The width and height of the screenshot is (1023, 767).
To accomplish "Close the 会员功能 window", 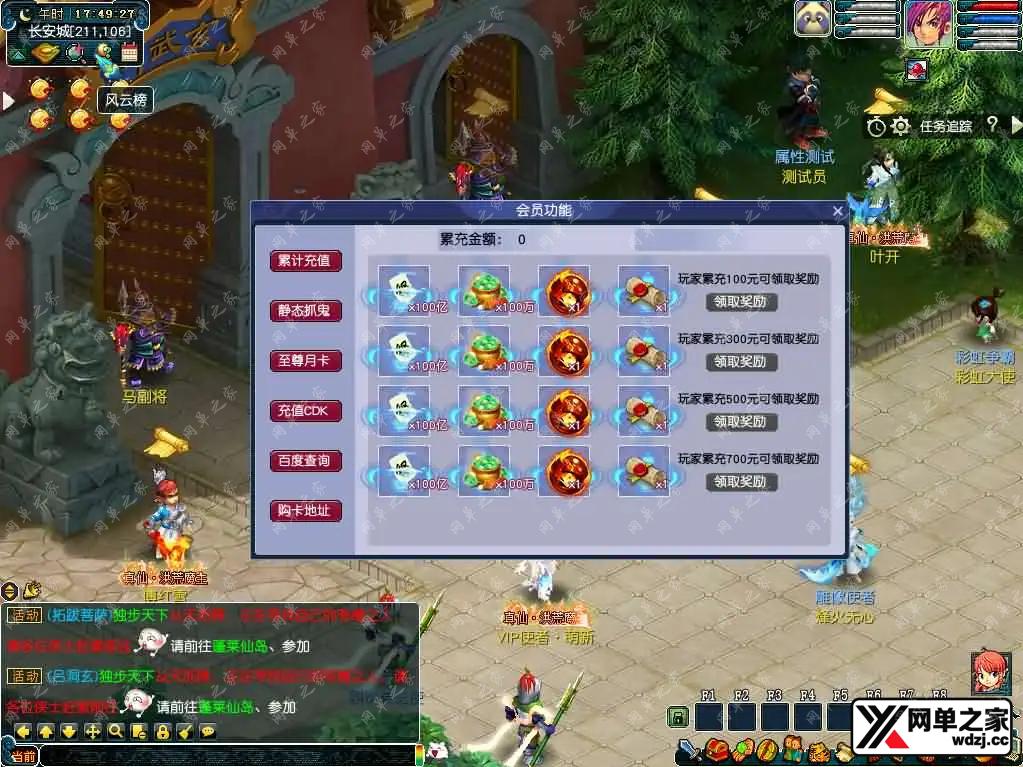I will point(838,211).
